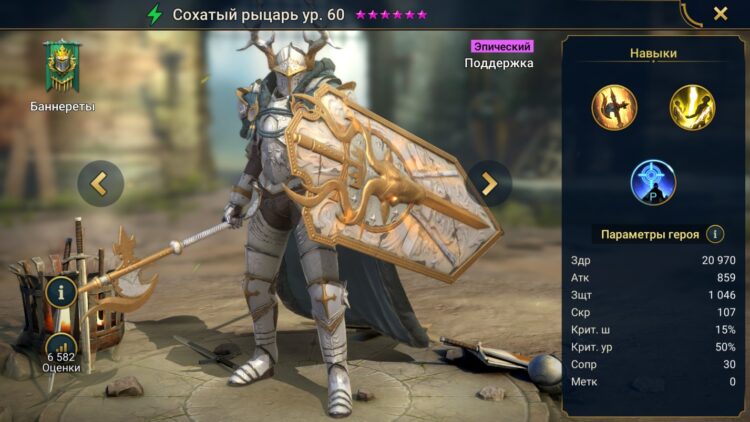Close the hero info screen

pyautogui.click(x=720, y=14)
